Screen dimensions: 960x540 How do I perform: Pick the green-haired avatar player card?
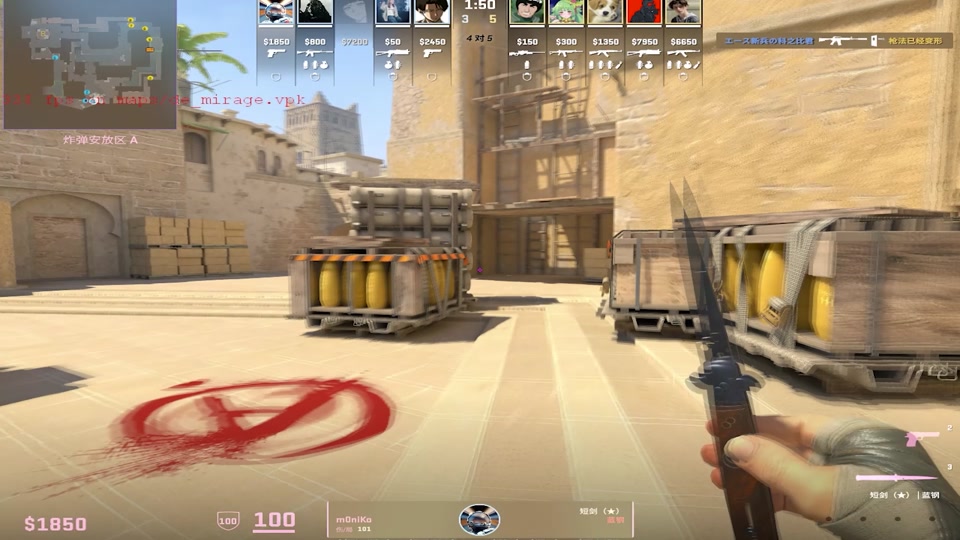pos(566,13)
